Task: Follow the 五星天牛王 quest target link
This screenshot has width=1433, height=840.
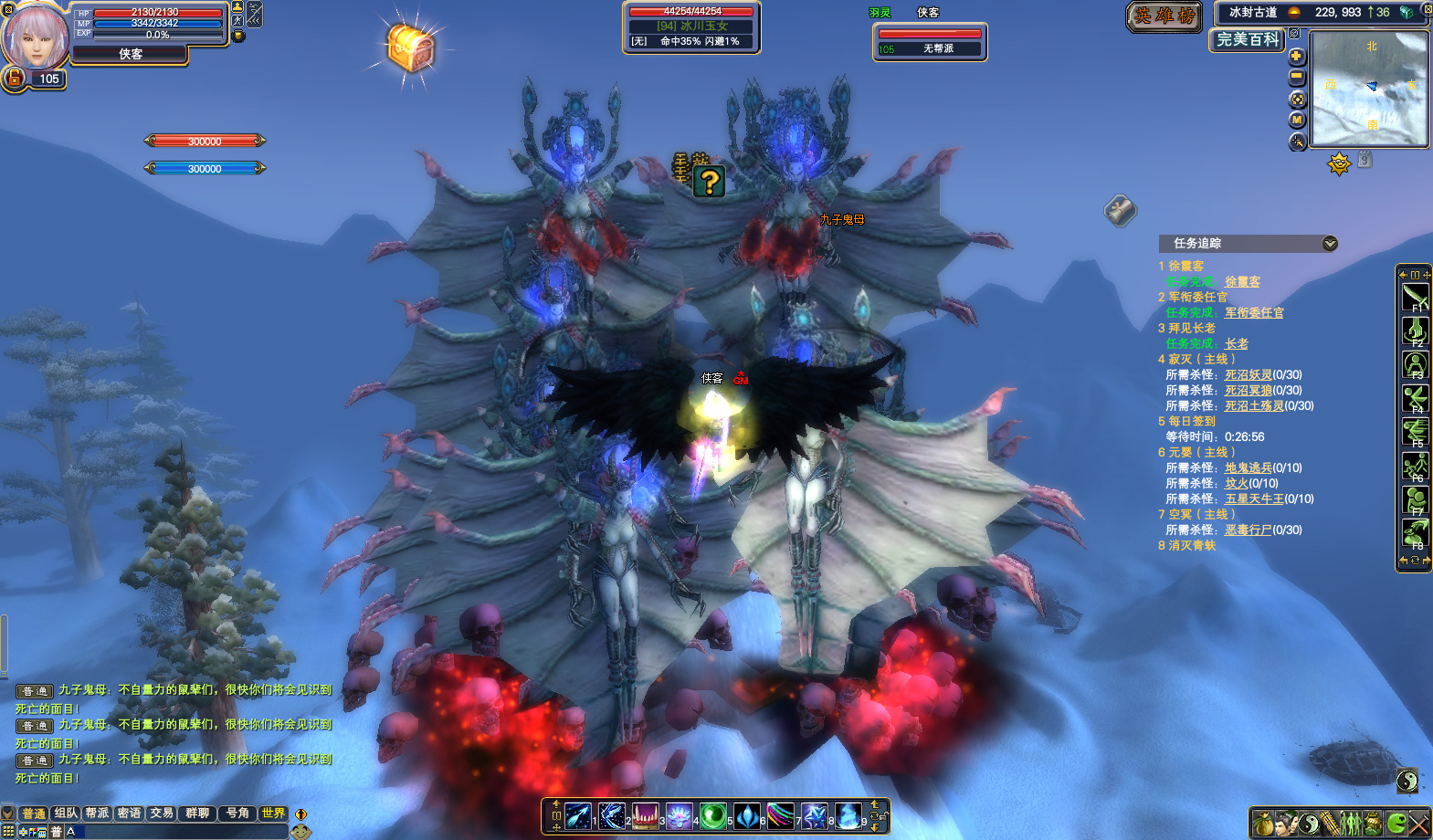Action: (x=1253, y=499)
